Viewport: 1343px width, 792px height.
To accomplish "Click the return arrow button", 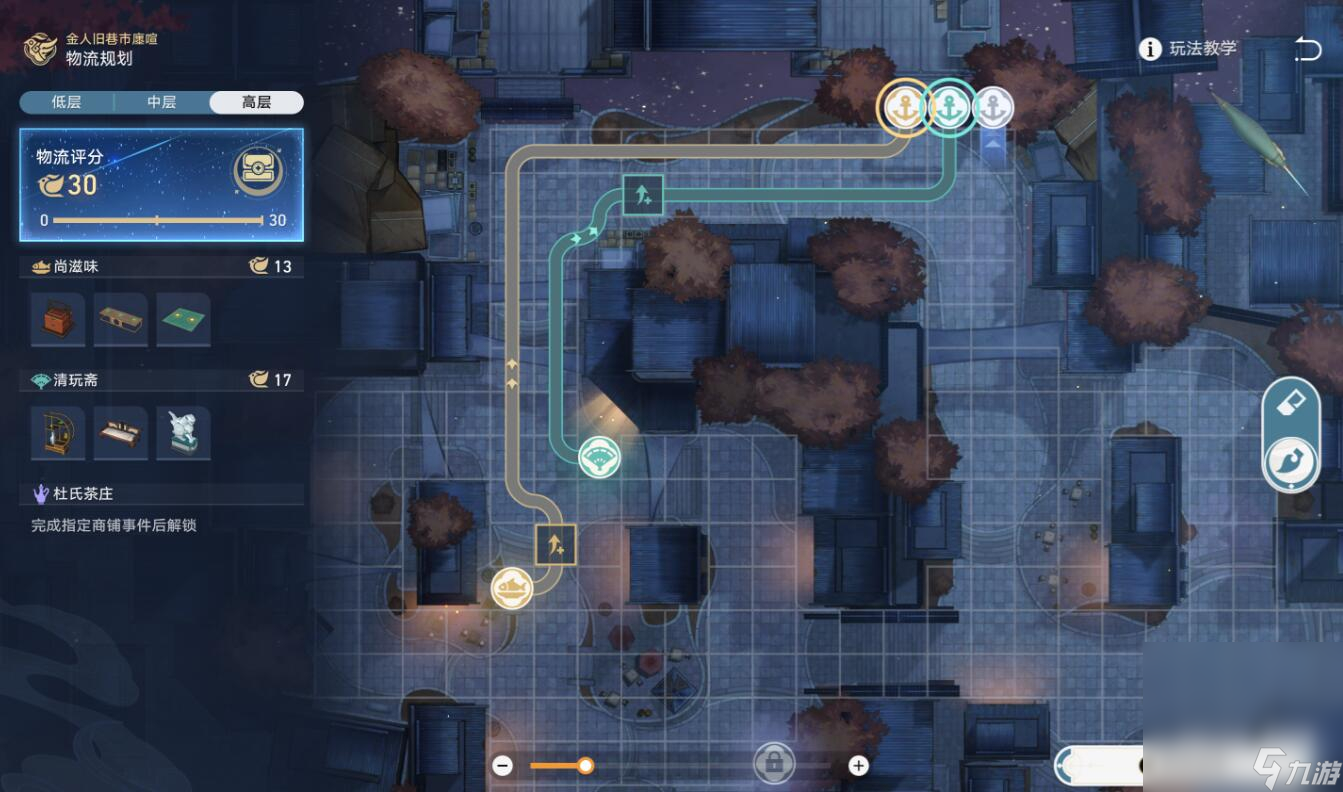I will [1308, 49].
